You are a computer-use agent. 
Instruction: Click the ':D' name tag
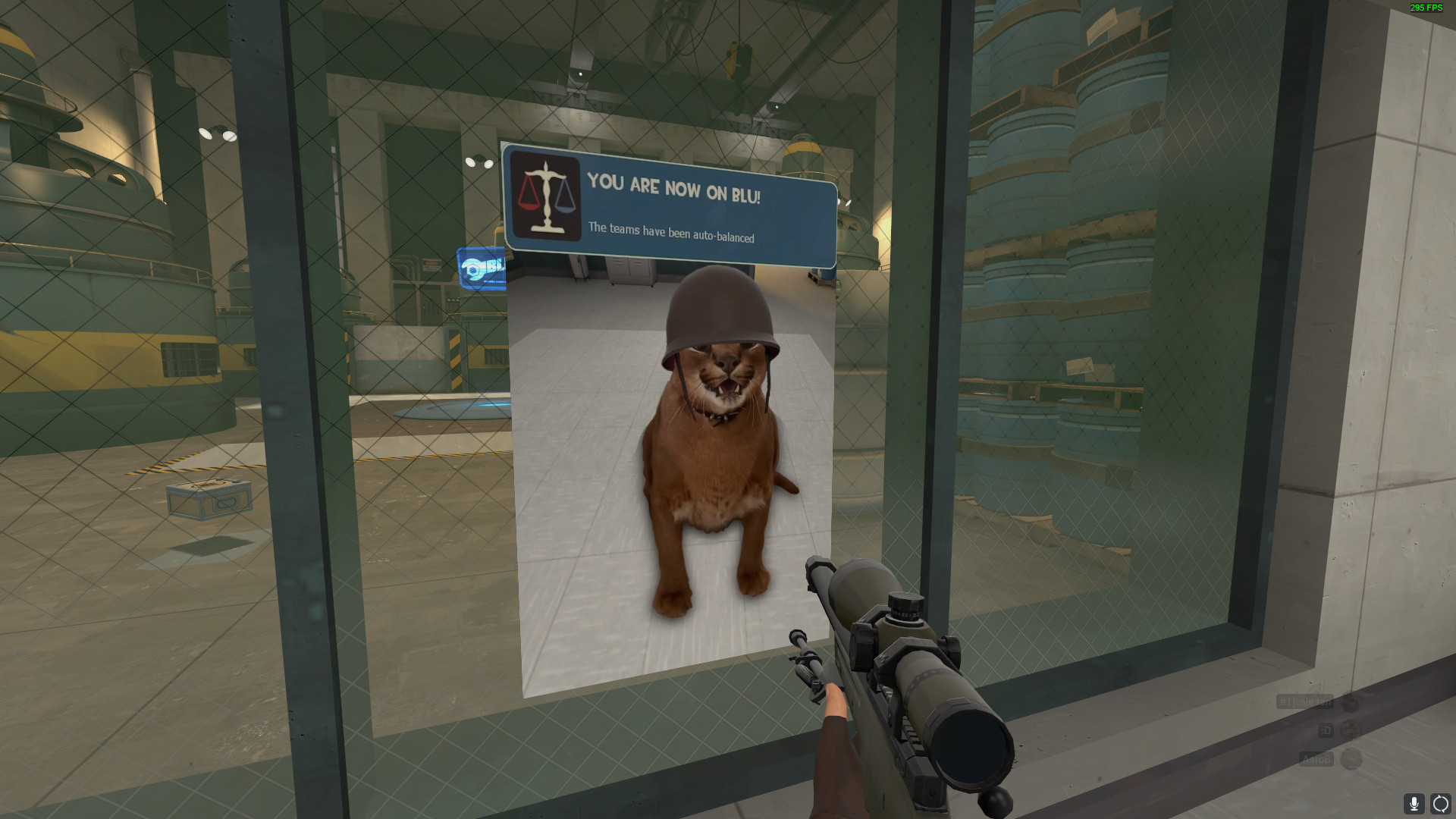coord(1326,730)
